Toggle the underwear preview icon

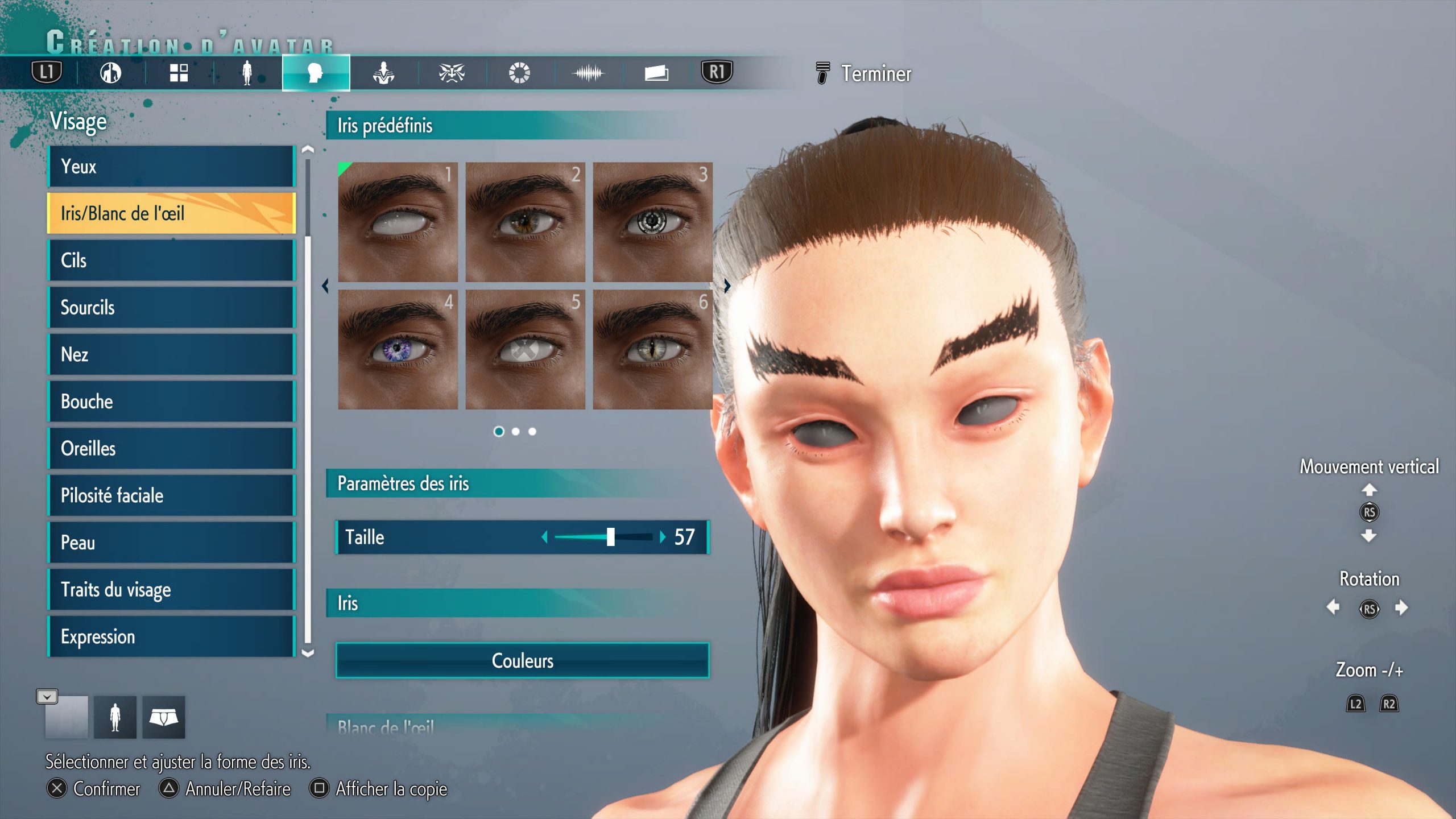tap(163, 718)
